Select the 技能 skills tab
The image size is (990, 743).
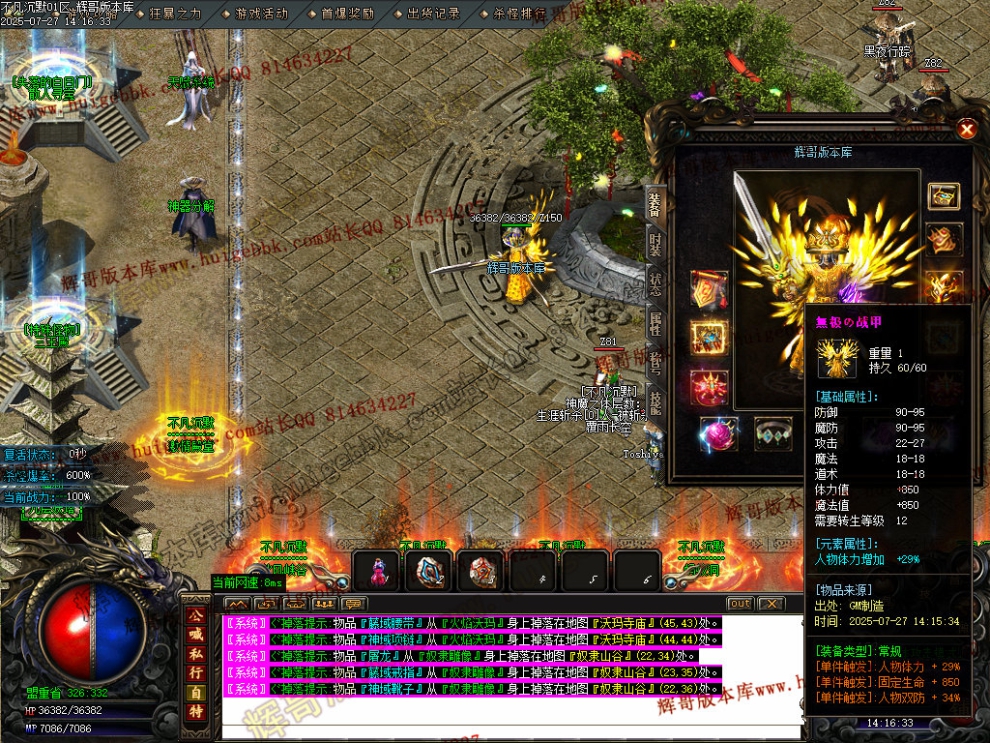[655, 398]
